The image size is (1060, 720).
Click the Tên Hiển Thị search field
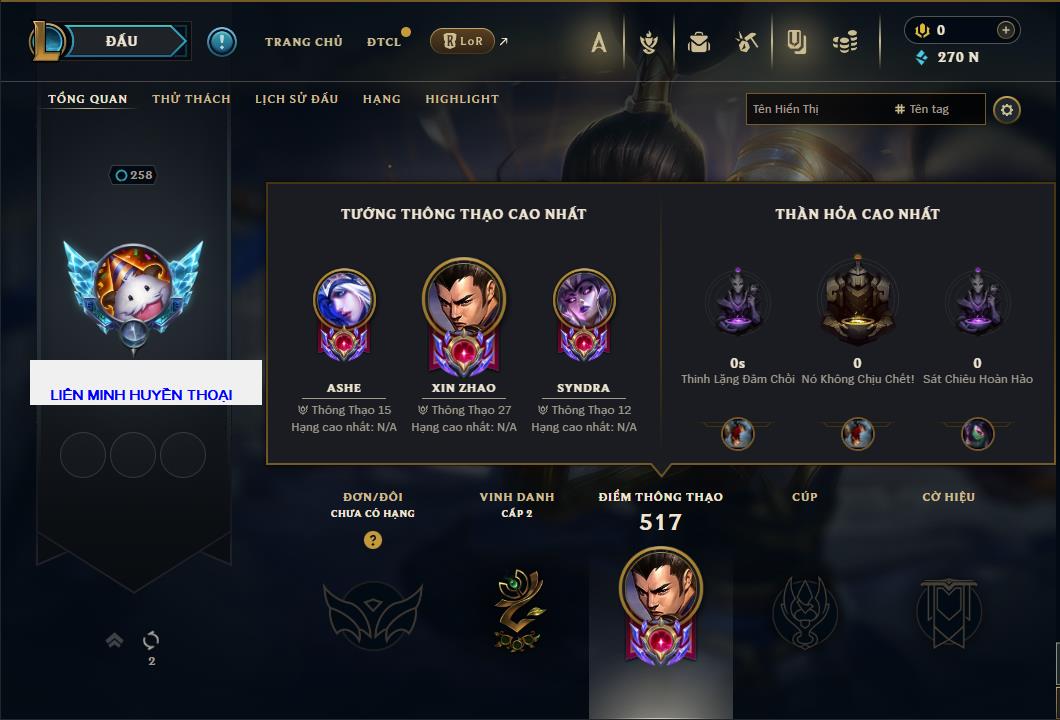pyautogui.click(x=815, y=109)
